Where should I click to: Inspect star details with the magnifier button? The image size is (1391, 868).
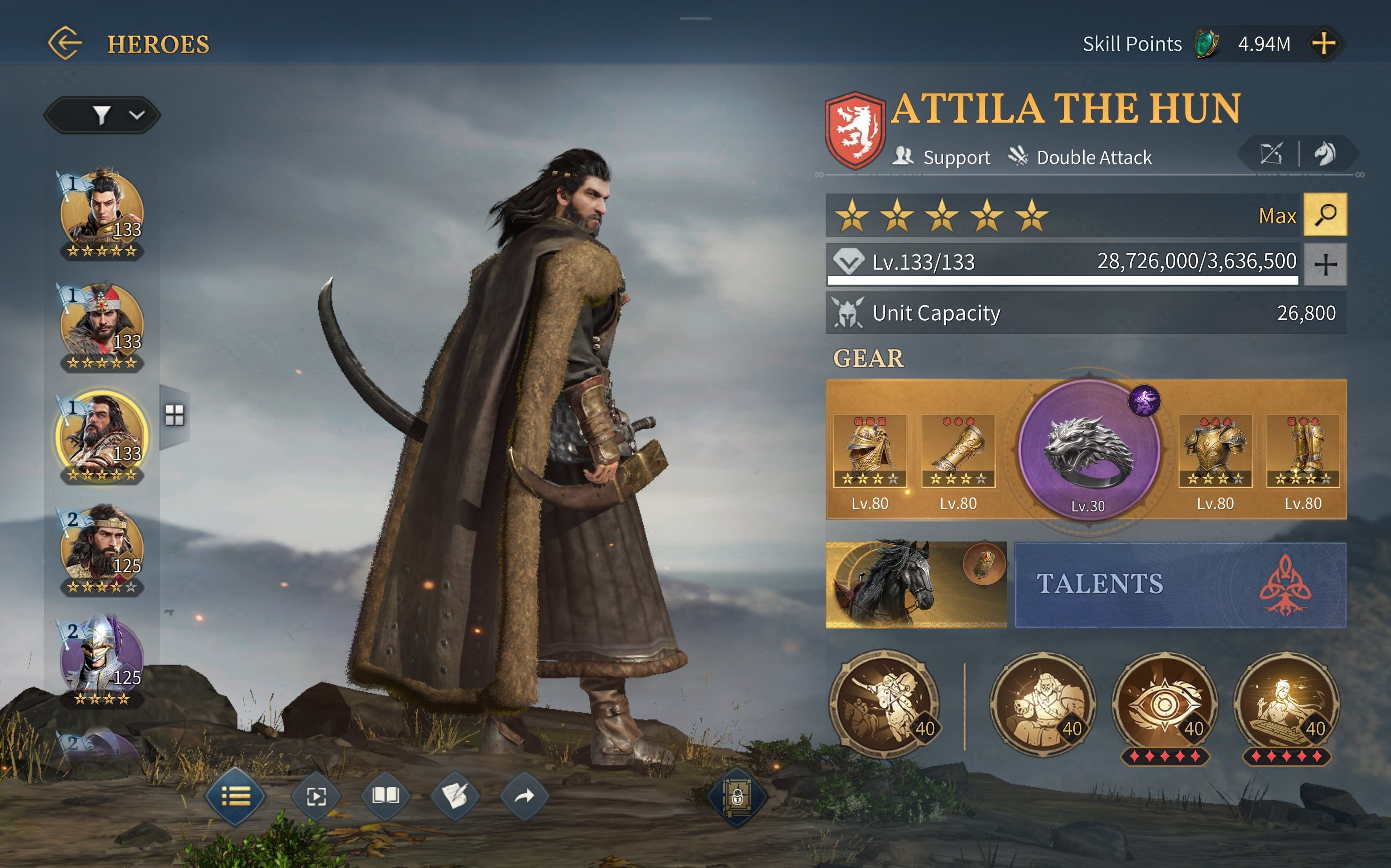(1325, 215)
